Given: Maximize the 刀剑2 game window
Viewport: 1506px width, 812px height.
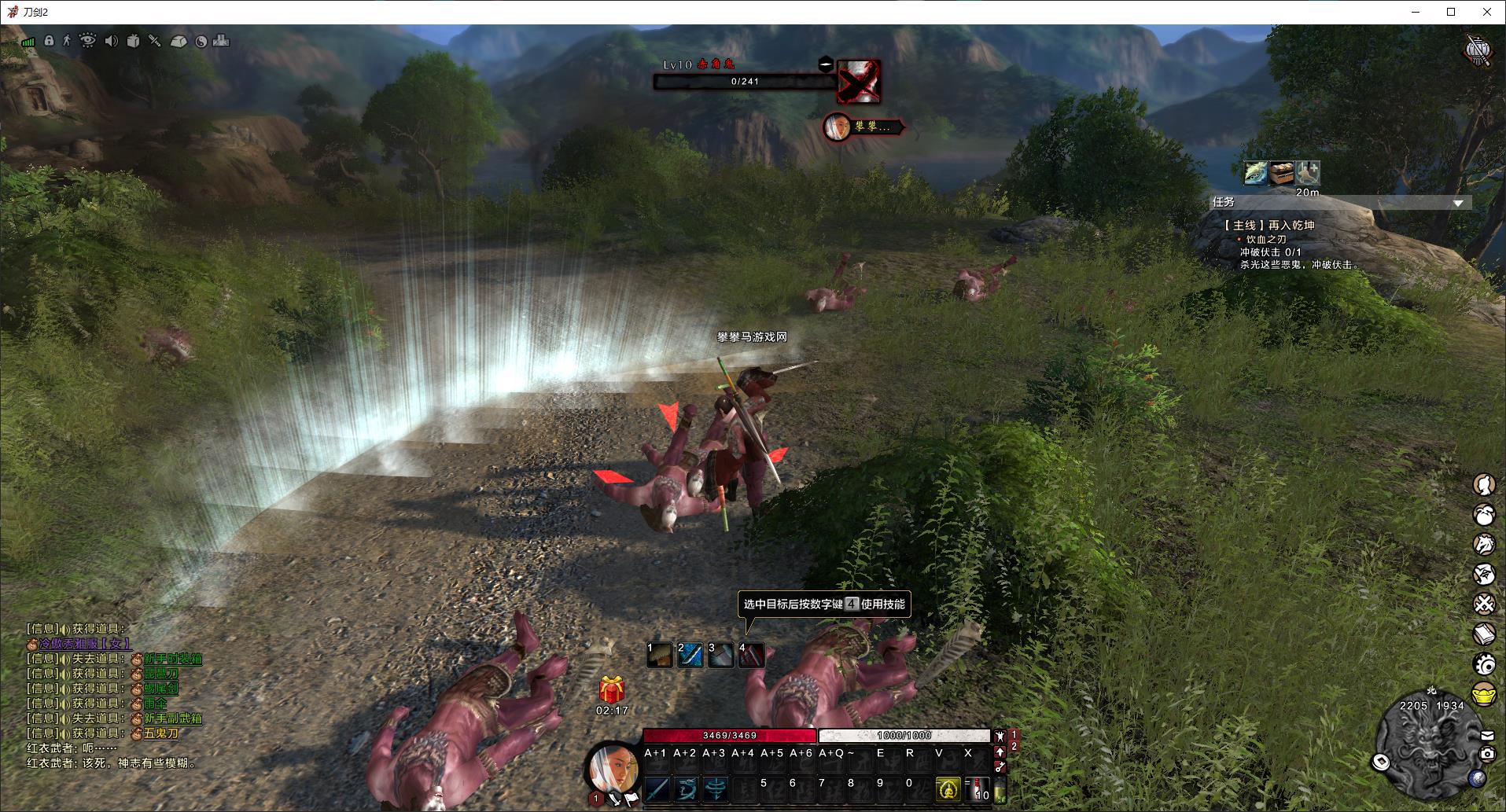Looking at the screenshot, I should click(x=1451, y=12).
